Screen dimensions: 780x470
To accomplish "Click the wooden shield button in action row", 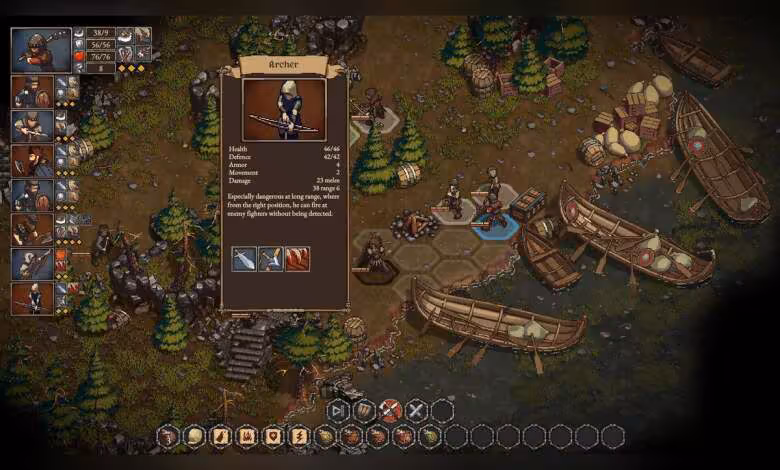I will pos(364,410).
